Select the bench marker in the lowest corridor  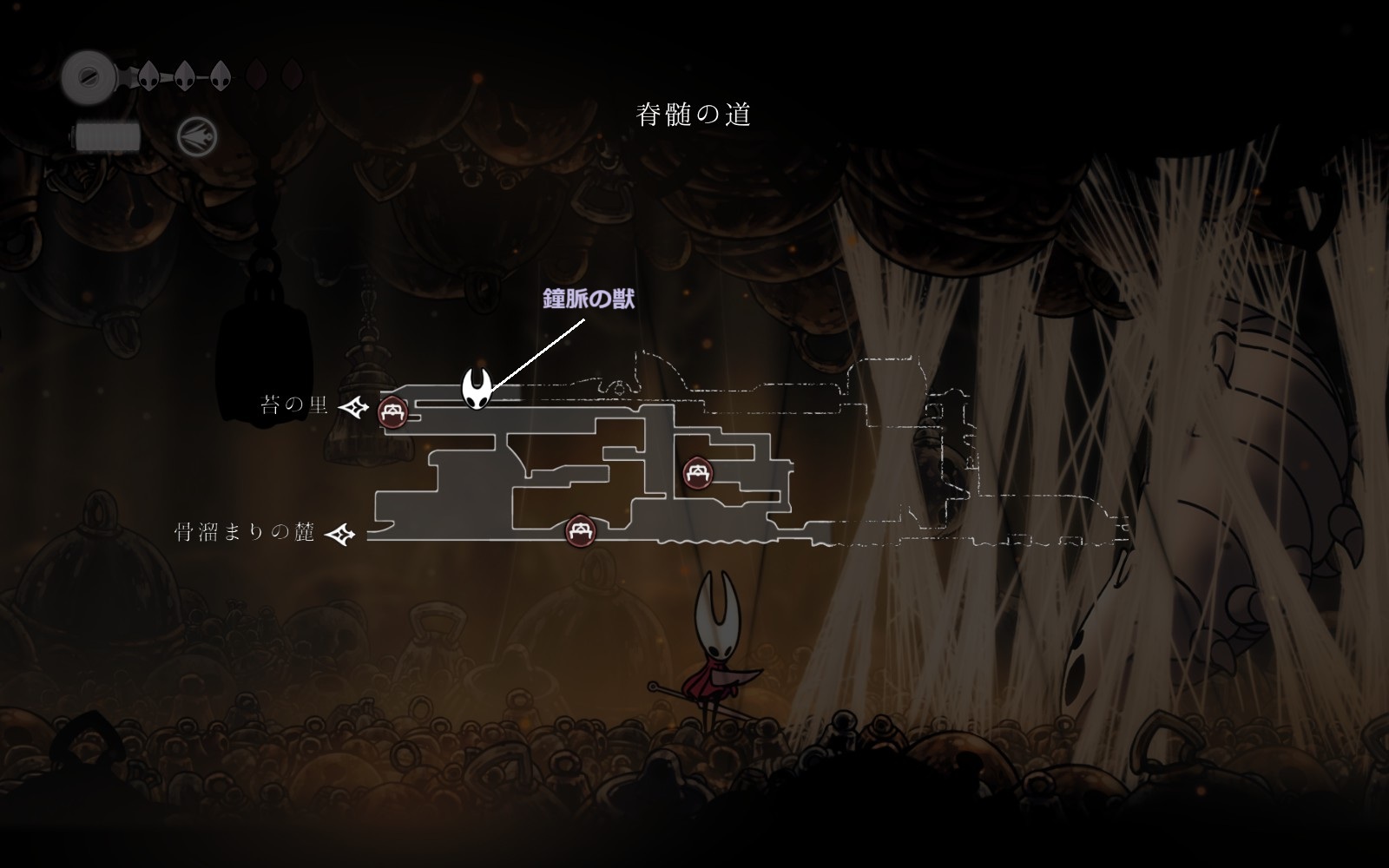coord(580,530)
